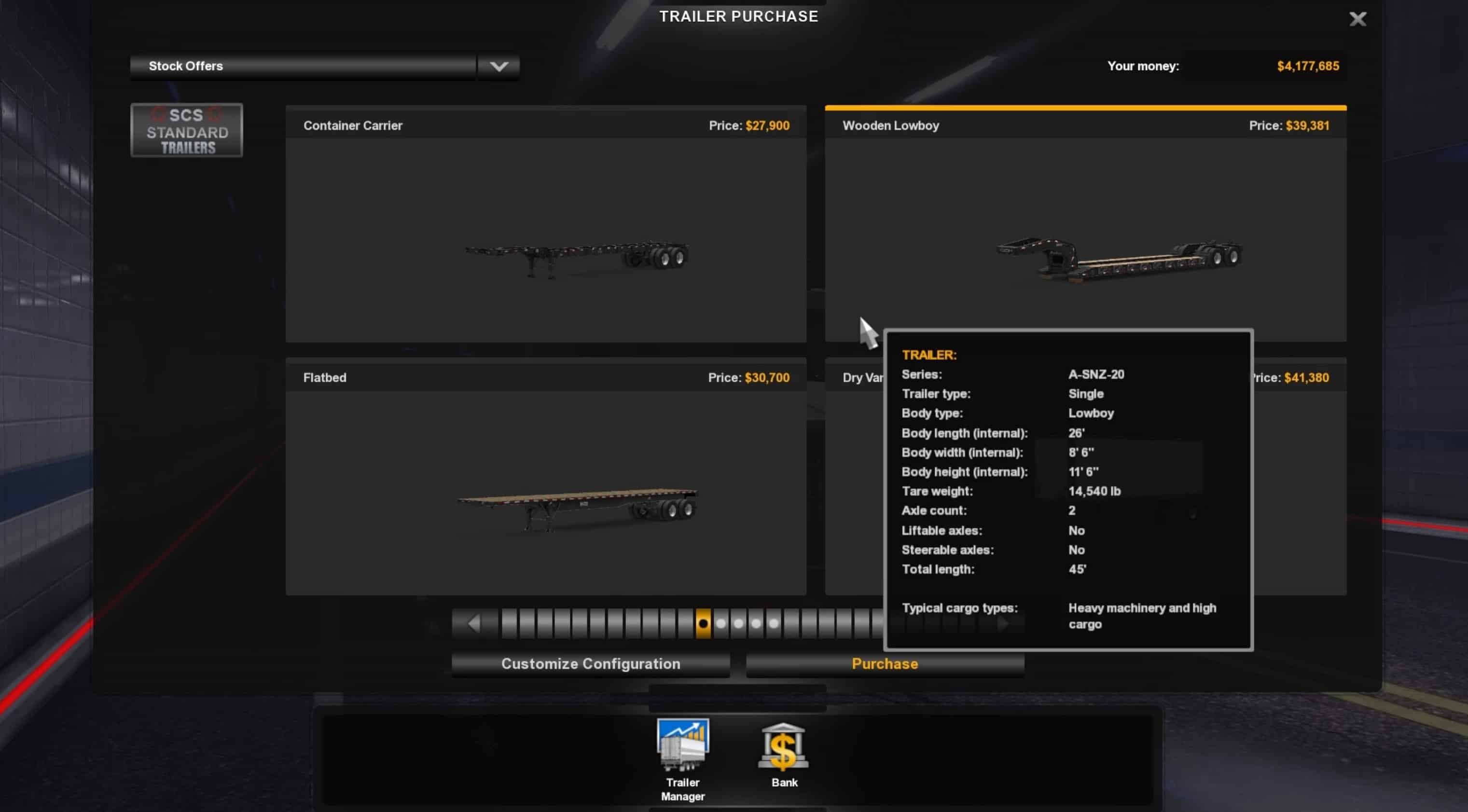The width and height of the screenshot is (1468, 812).
Task: Open the Stock Offers dropdown
Action: point(498,67)
